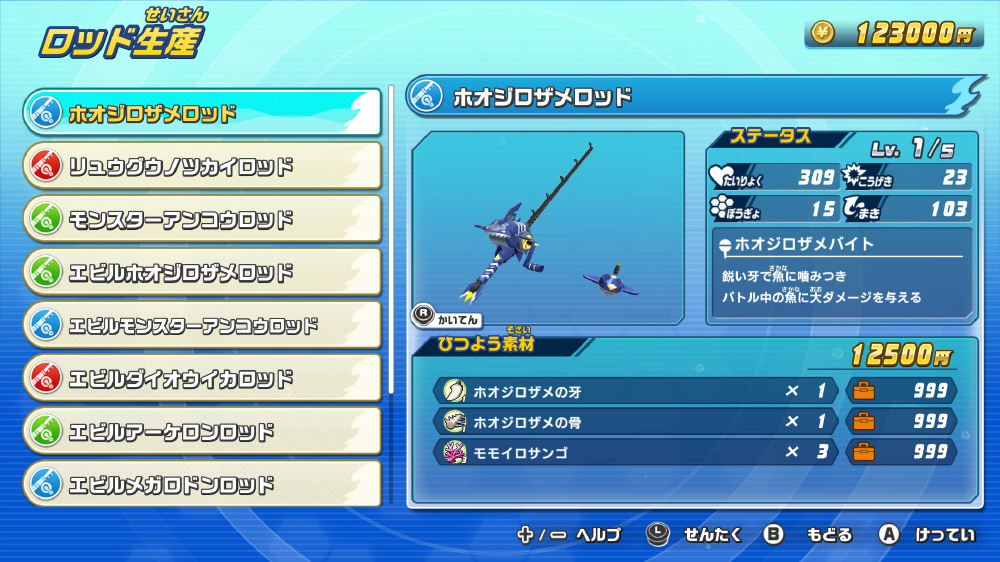Open the ヘルプ help option
This screenshot has width=1000, height=562.
(570, 535)
